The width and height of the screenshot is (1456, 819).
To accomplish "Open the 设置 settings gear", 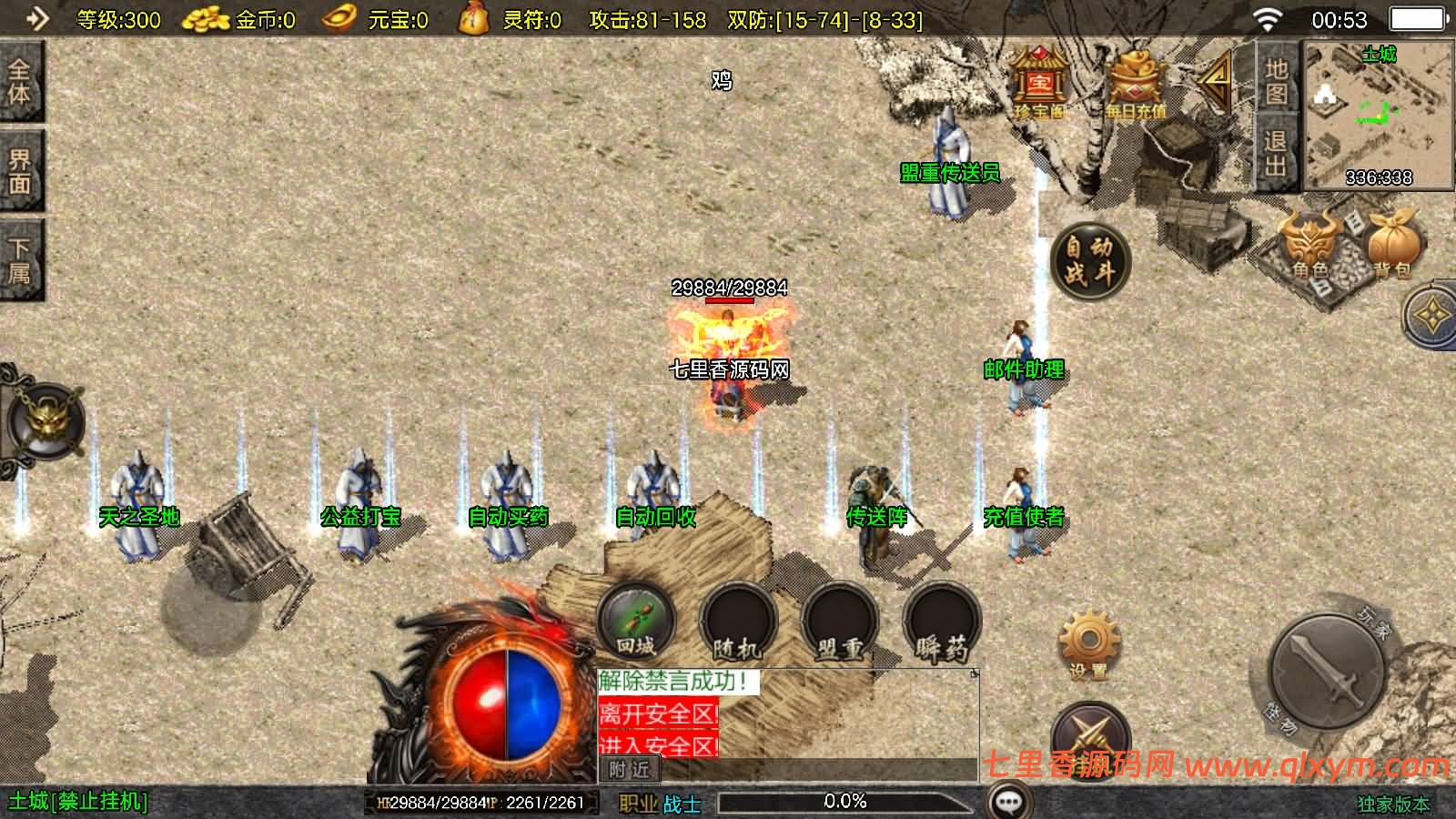I will coord(1088,637).
